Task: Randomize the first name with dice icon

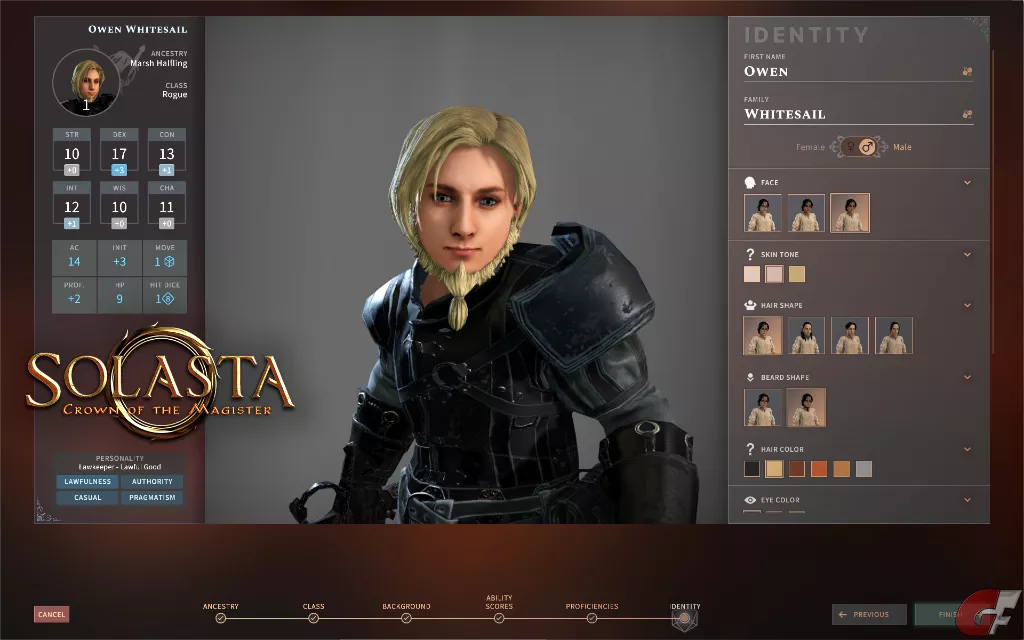Action: (967, 71)
